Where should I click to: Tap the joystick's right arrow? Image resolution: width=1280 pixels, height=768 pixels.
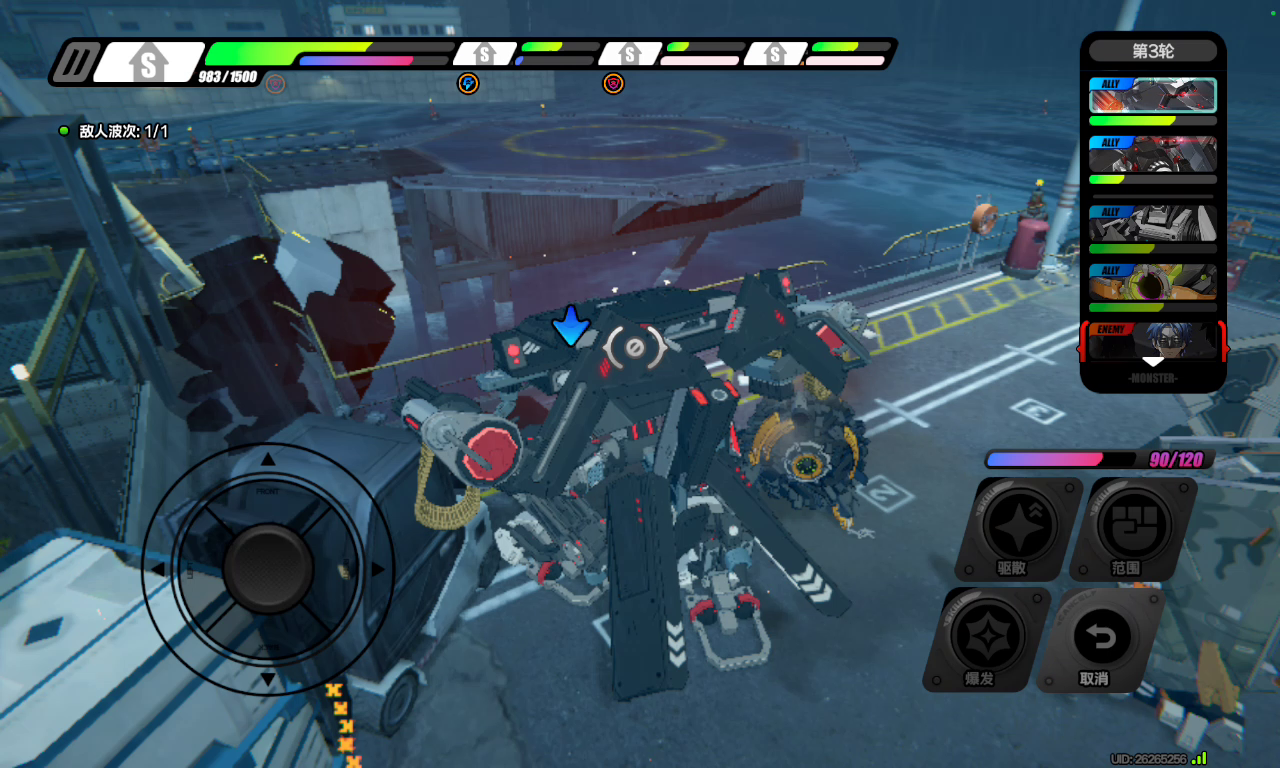coord(378,569)
